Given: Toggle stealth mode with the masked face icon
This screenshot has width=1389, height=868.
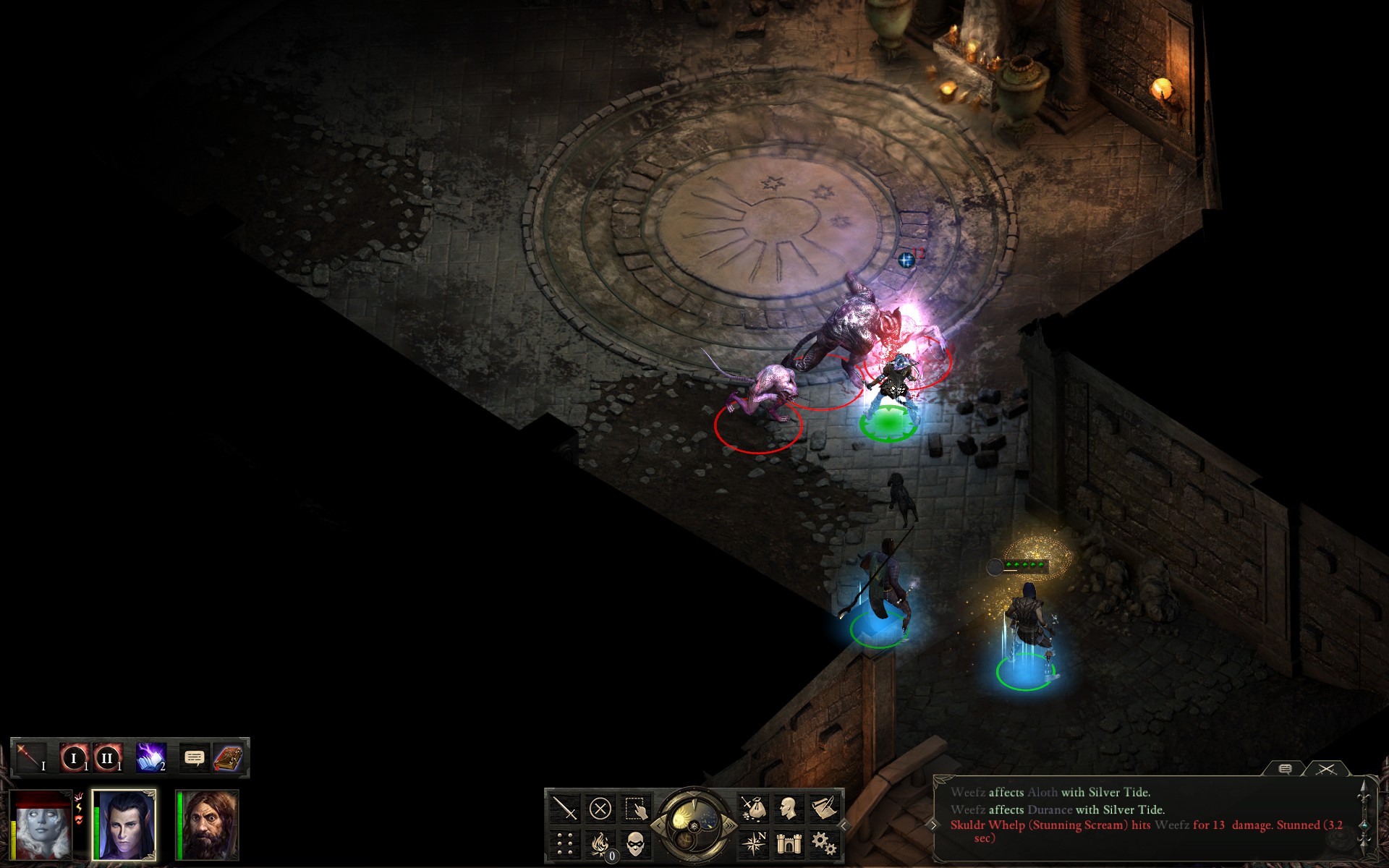Looking at the screenshot, I should [x=635, y=843].
